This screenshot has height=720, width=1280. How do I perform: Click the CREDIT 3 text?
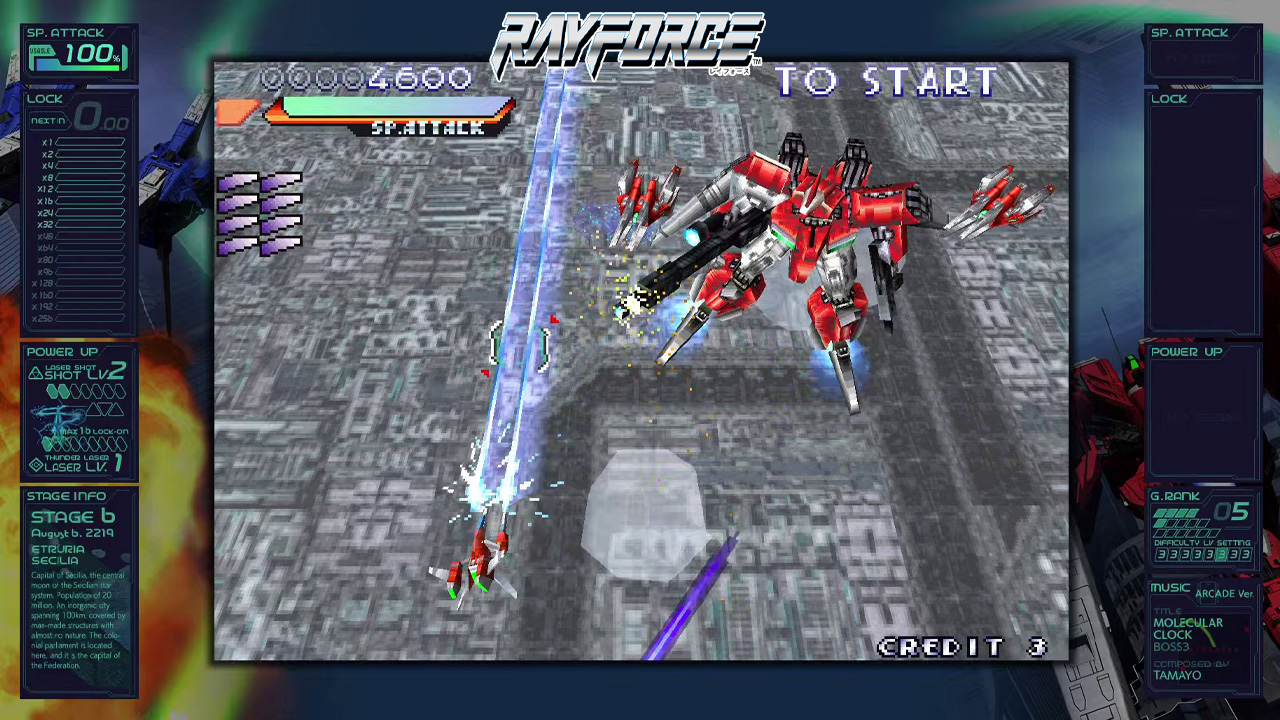pos(960,647)
